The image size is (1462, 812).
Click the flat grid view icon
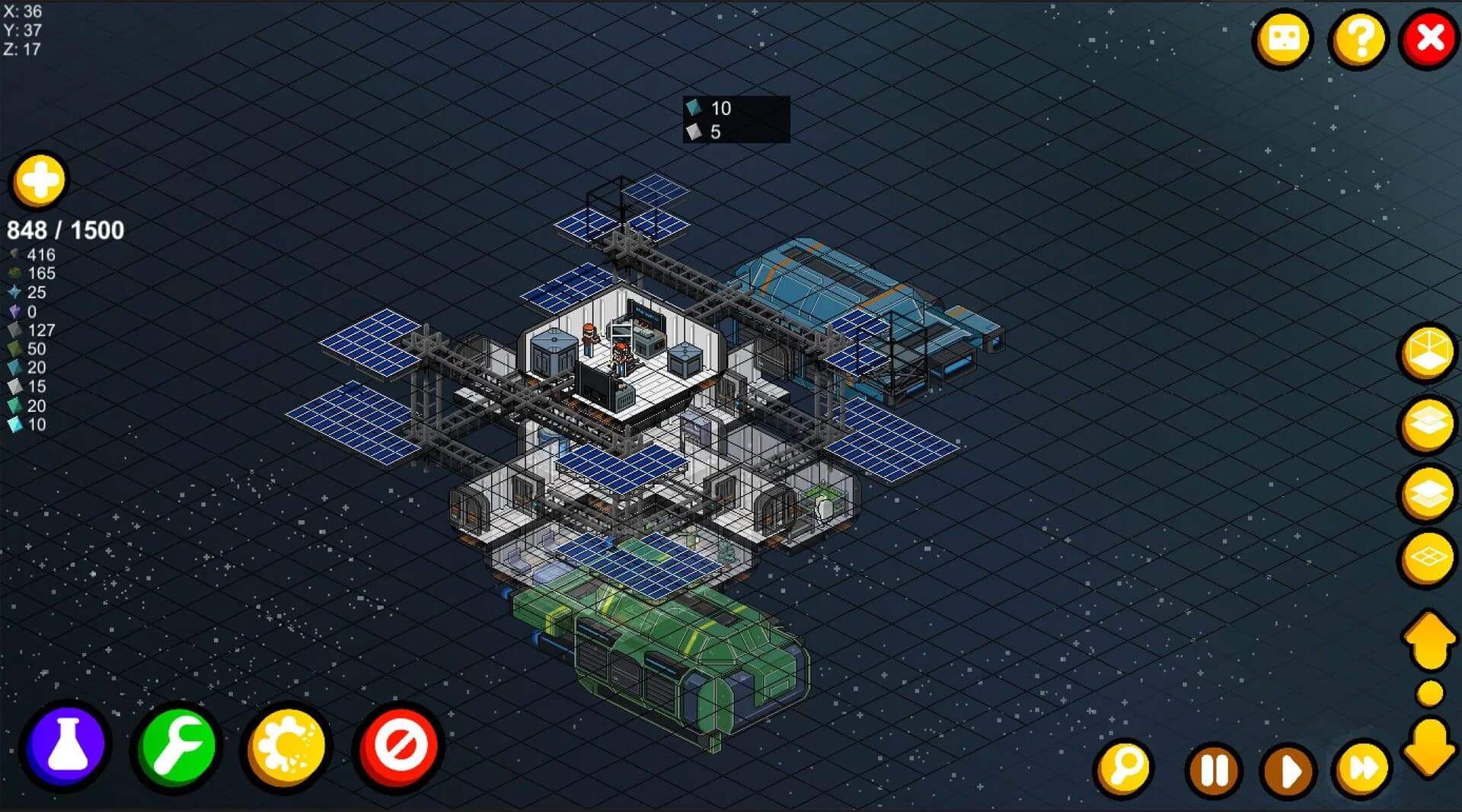[1428, 558]
